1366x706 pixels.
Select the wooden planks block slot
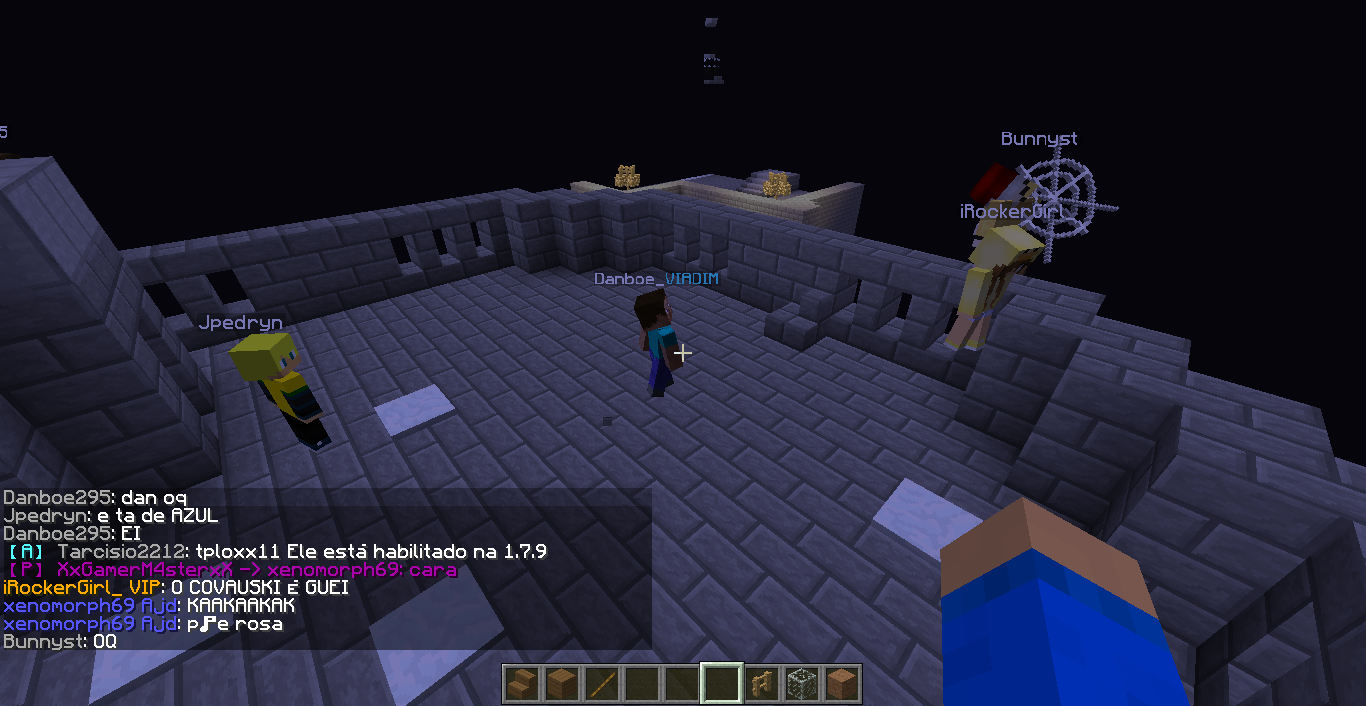pyautogui.click(x=560, y=685)
